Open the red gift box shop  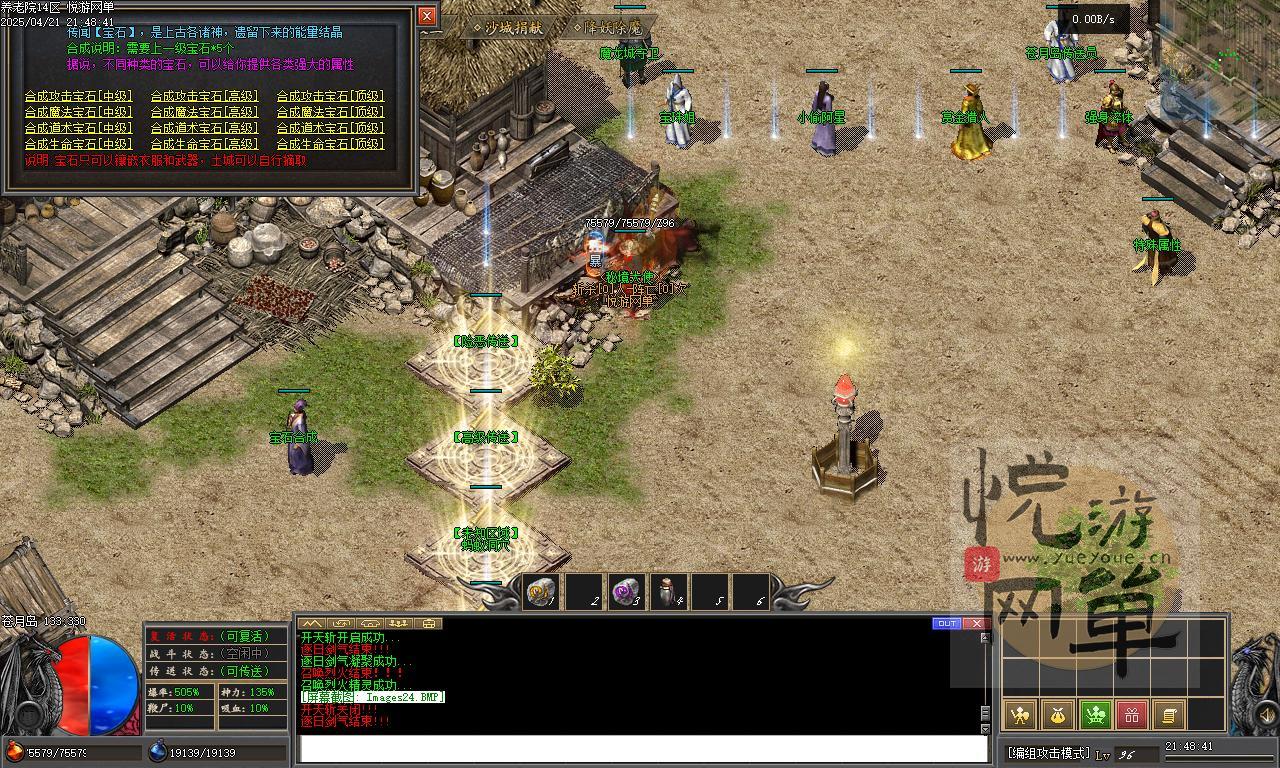point(1132,714)
